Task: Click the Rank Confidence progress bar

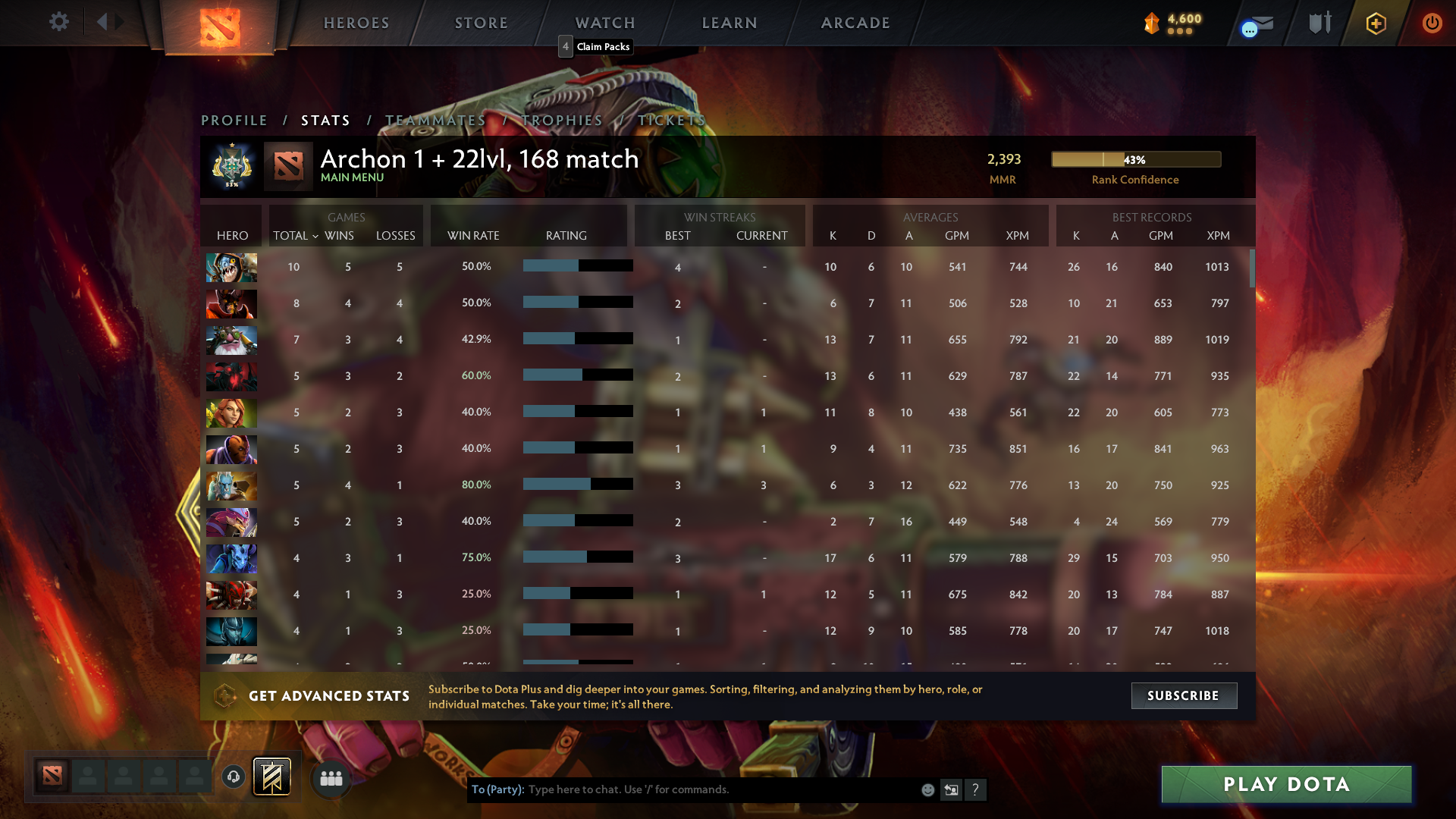Action: 1135,159
